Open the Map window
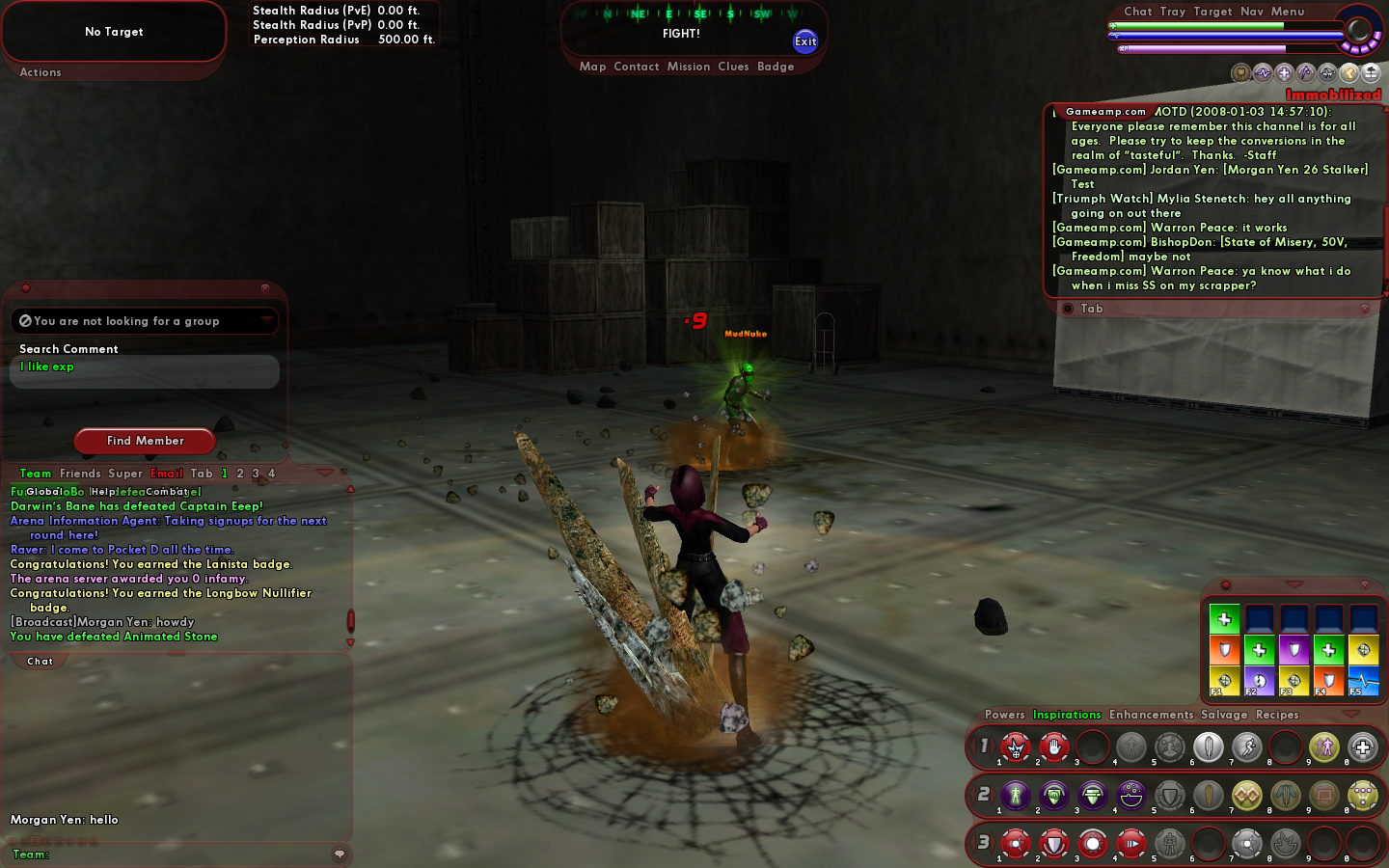The image size is (1389, 868). point(592,67)
